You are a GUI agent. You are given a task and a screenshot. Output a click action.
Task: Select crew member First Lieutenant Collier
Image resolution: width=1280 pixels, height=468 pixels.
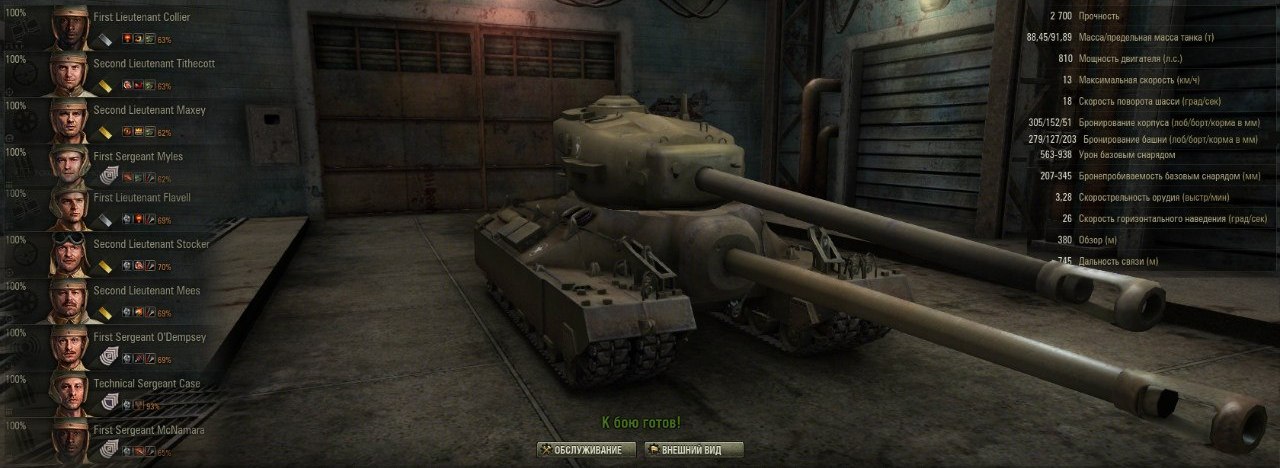[140, 18]
